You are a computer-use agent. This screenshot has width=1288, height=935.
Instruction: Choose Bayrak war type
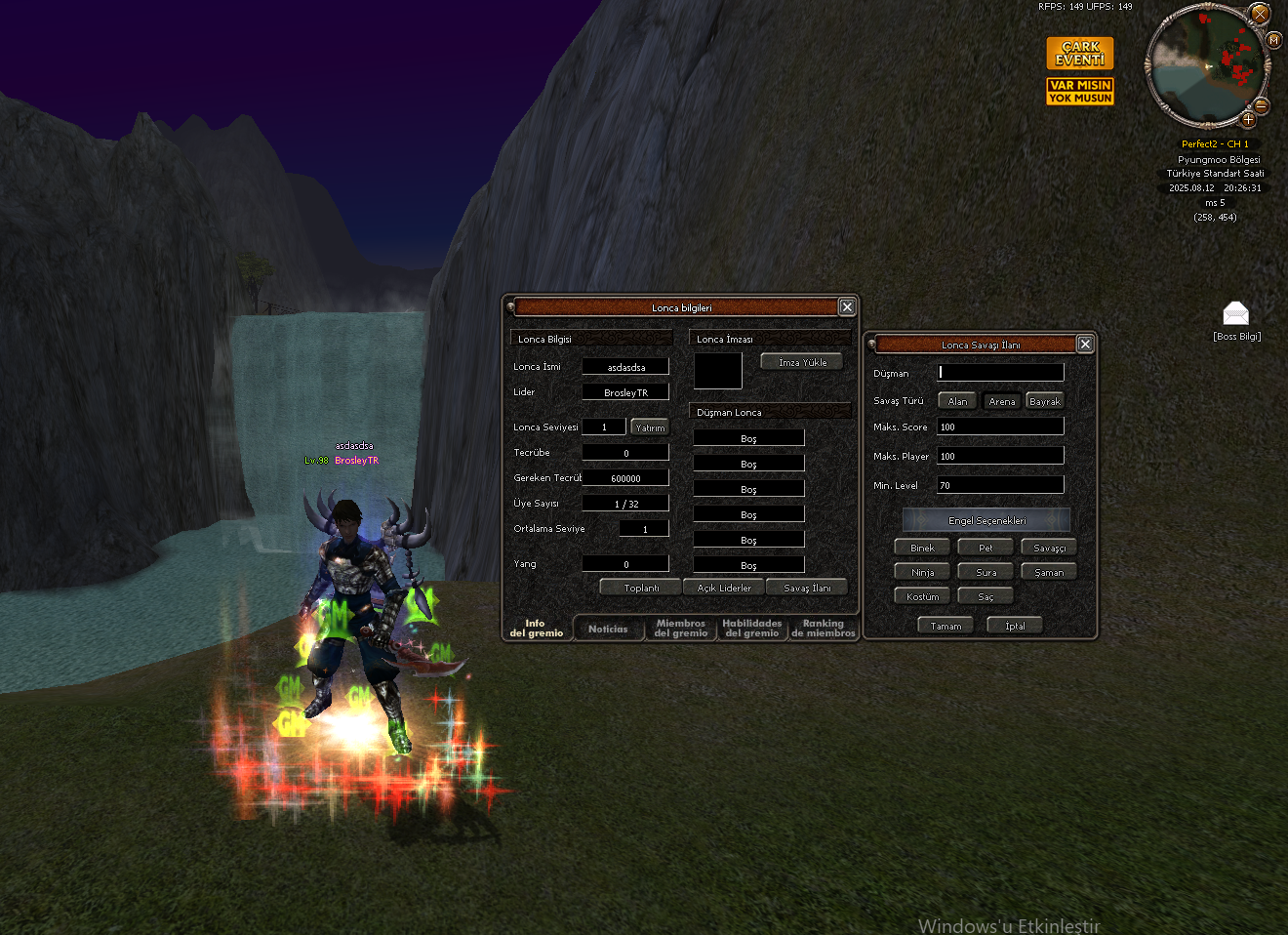click(x=1044, y=401)
